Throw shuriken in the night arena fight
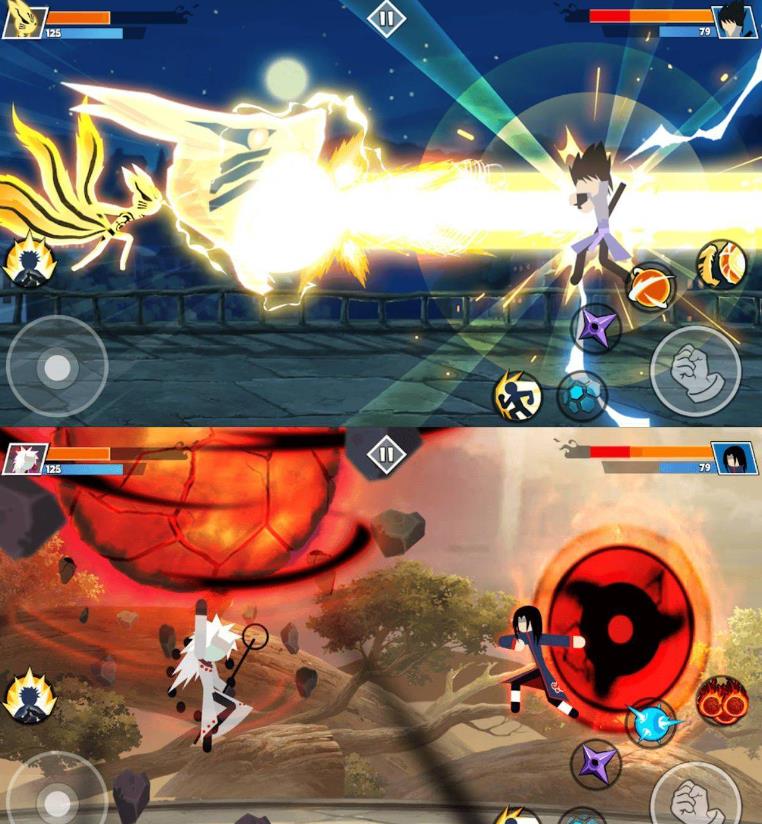 tap(596, 327)
